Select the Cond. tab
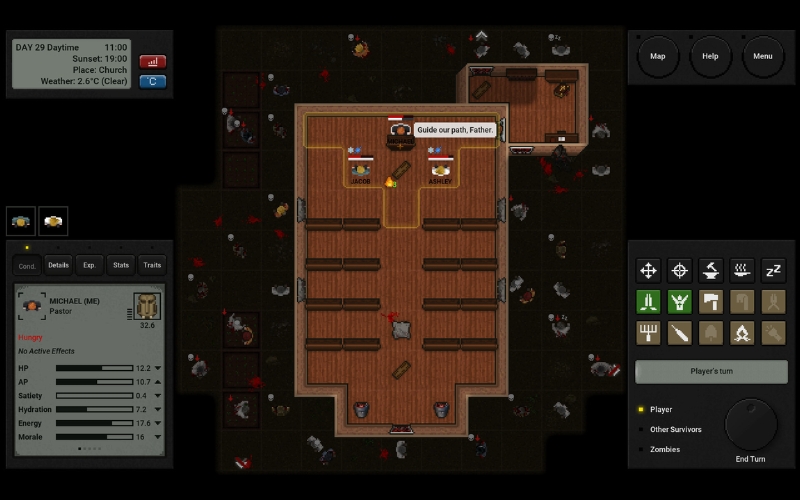This screenshot has width=800, height=500. click(27, 265)
